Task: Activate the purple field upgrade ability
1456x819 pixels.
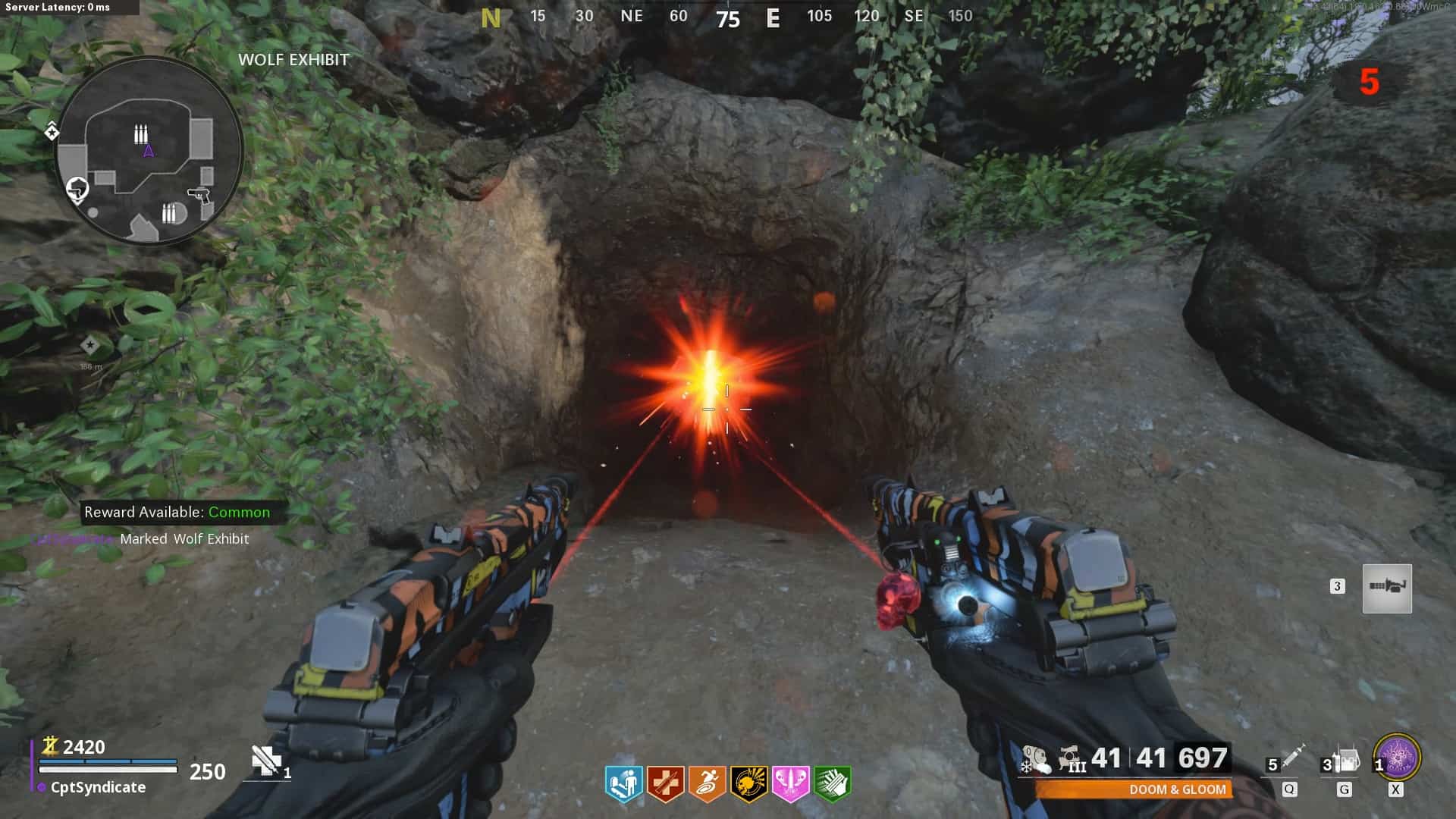Action: tap(1397, 758)
